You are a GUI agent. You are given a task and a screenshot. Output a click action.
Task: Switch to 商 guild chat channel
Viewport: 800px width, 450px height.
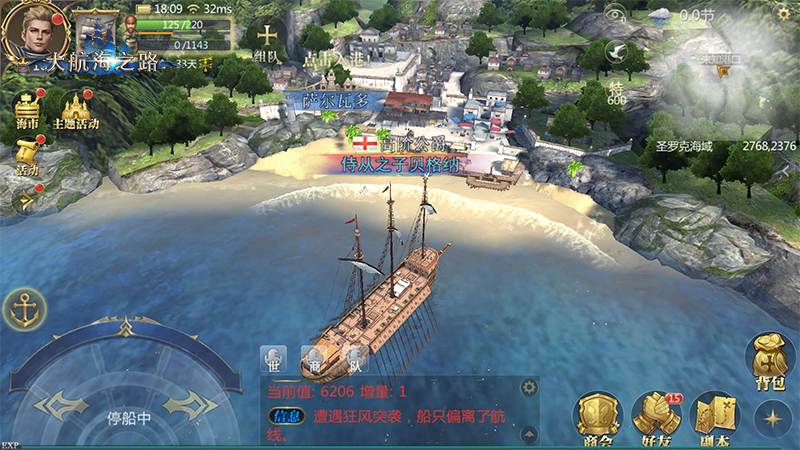[314, 360]
